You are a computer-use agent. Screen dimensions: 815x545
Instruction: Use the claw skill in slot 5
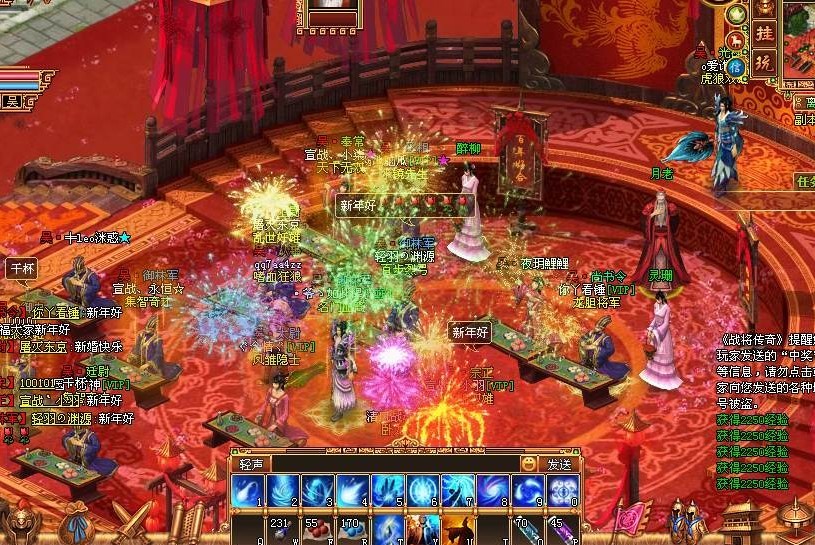coord(387,491)
